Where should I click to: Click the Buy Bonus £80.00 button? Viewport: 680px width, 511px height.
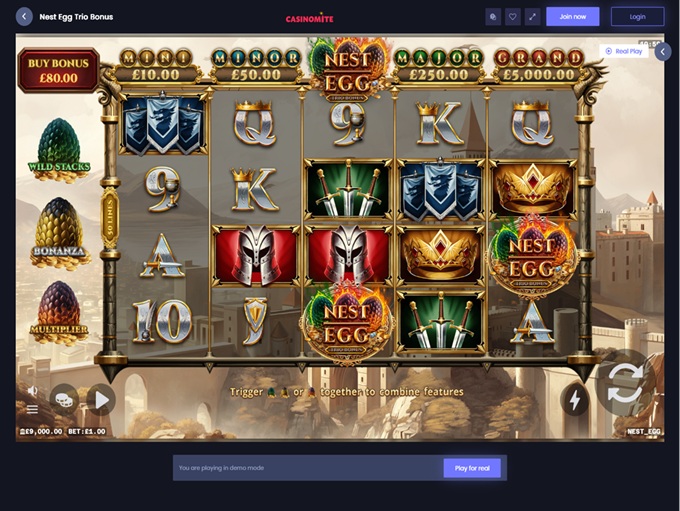pyautogui.click(x=58, y=70)
